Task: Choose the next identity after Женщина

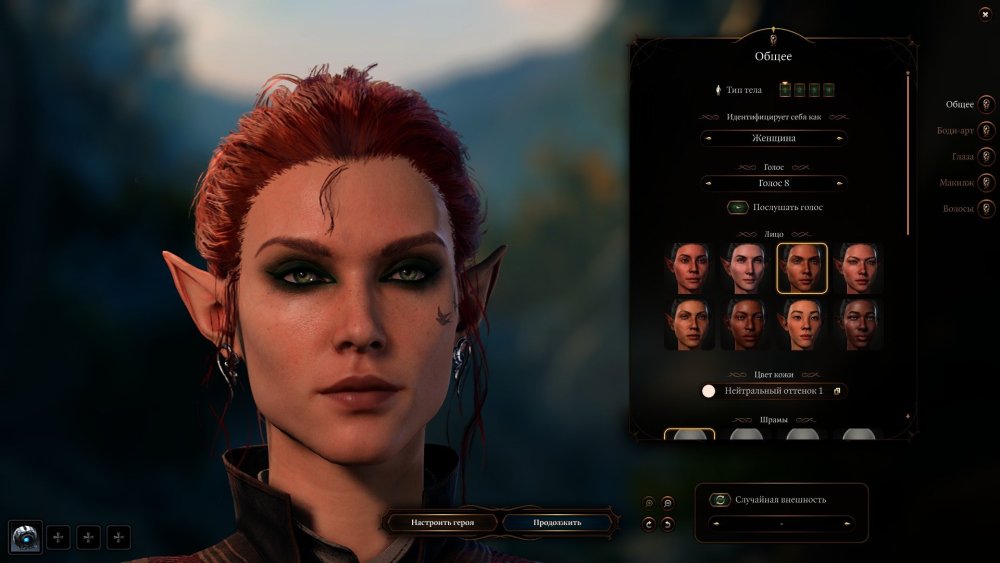Action: [839, 138]
